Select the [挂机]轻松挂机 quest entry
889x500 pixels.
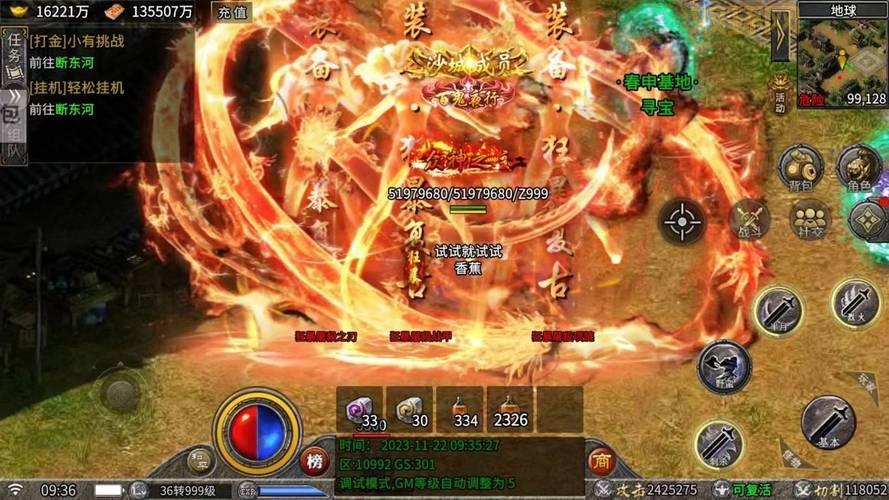(75, 88)
